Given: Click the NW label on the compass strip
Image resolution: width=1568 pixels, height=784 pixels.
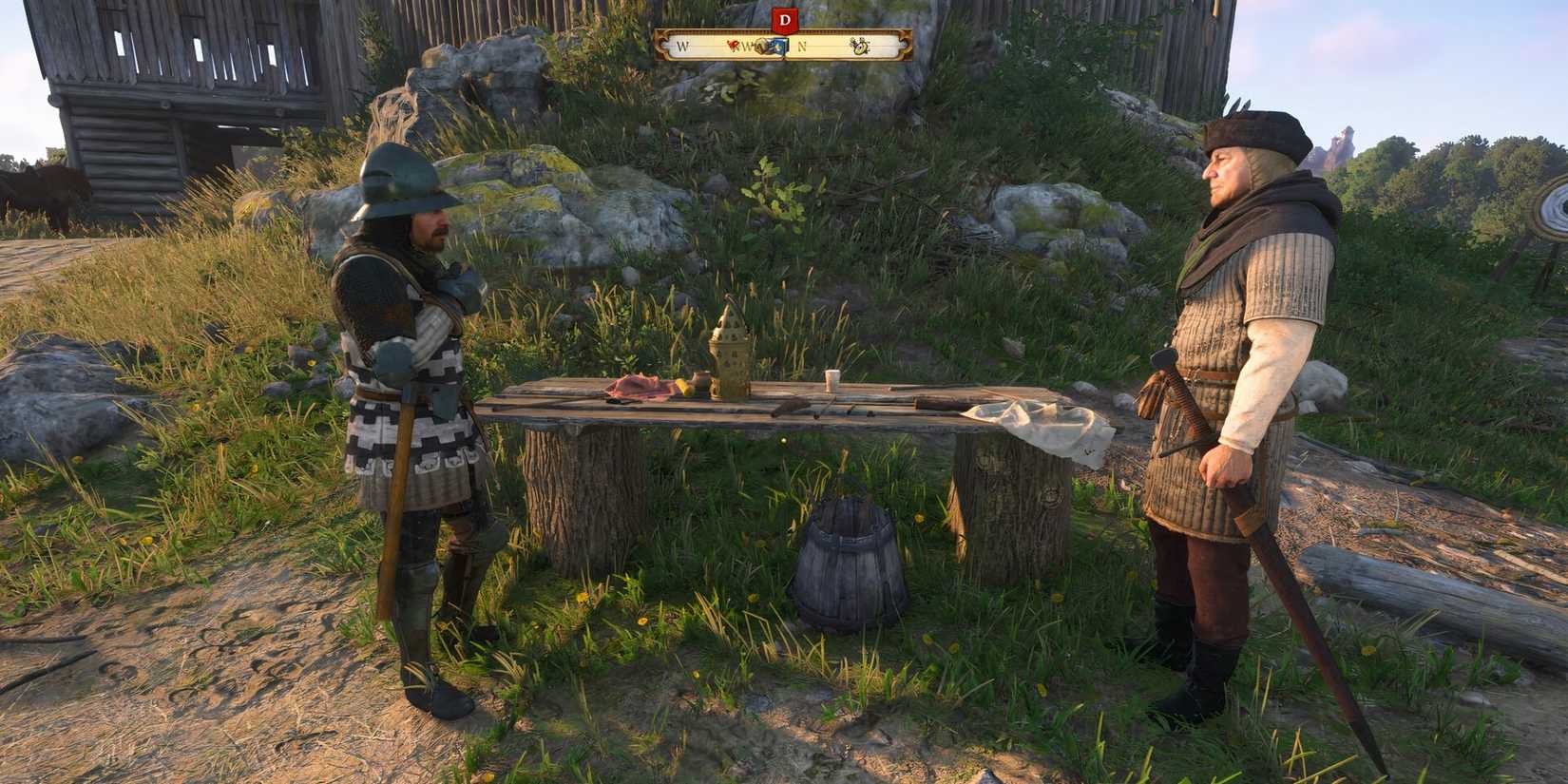Looking at the screenshot, I should [749, 46].
